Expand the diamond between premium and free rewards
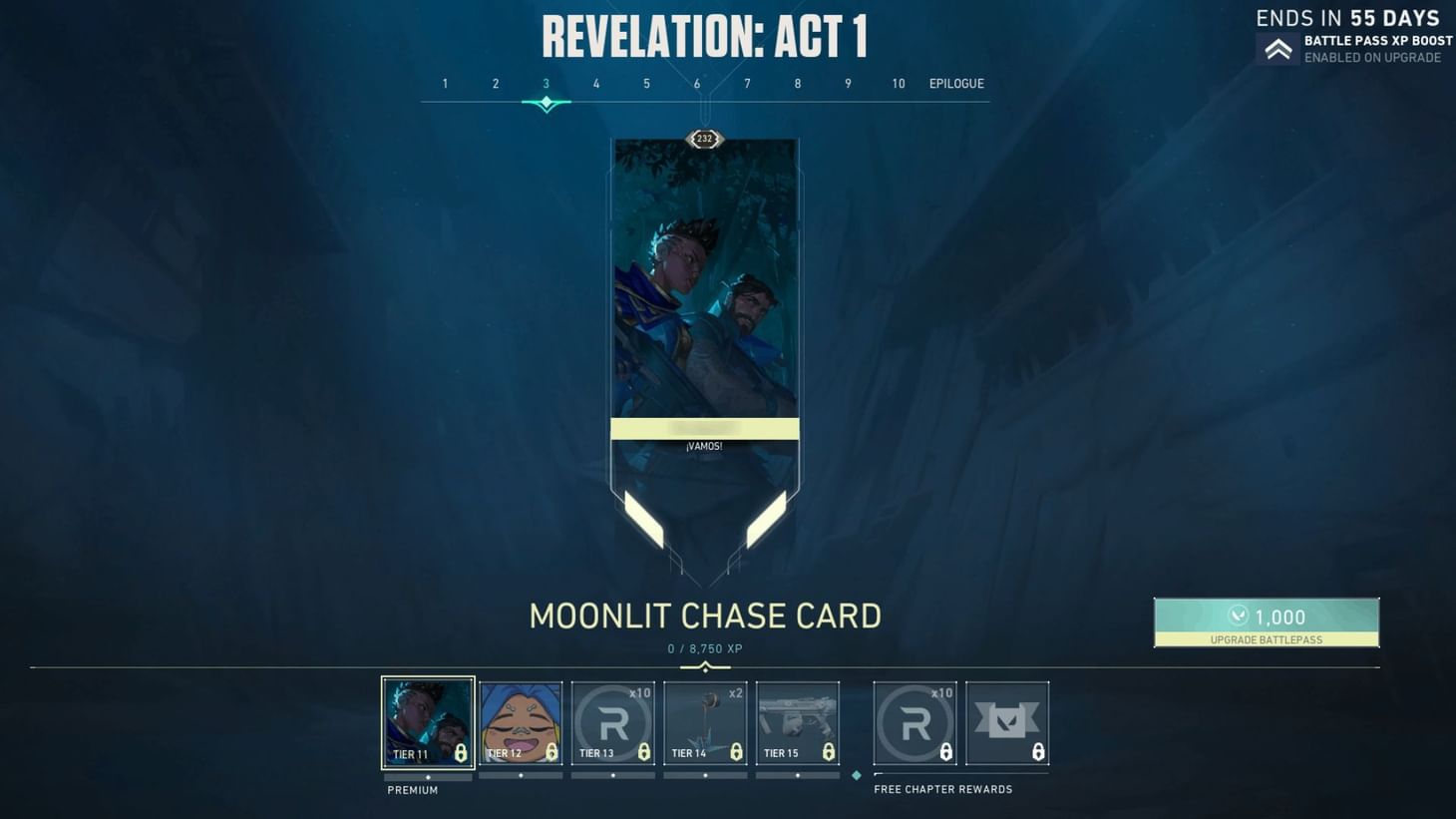This screenshot has height=819, width=1456. pos(856,773)
